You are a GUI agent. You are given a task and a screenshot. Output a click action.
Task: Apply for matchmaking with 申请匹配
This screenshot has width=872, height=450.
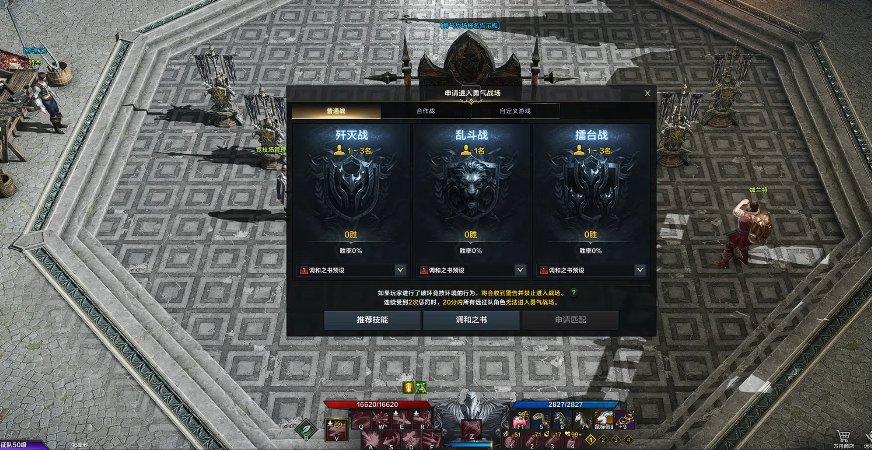[x=570, y=320]
